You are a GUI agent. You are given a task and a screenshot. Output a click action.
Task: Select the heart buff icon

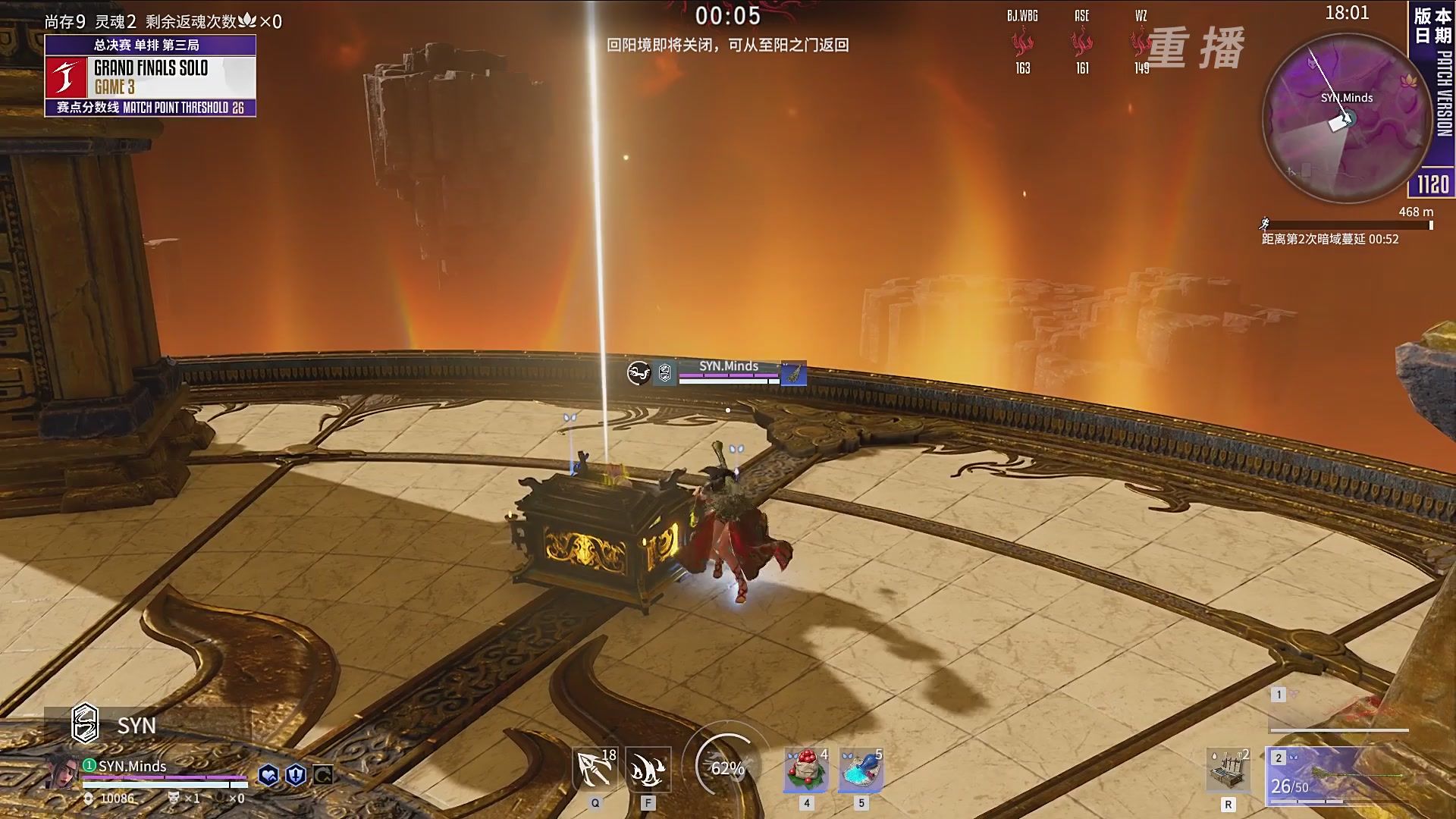pos(268,775)
